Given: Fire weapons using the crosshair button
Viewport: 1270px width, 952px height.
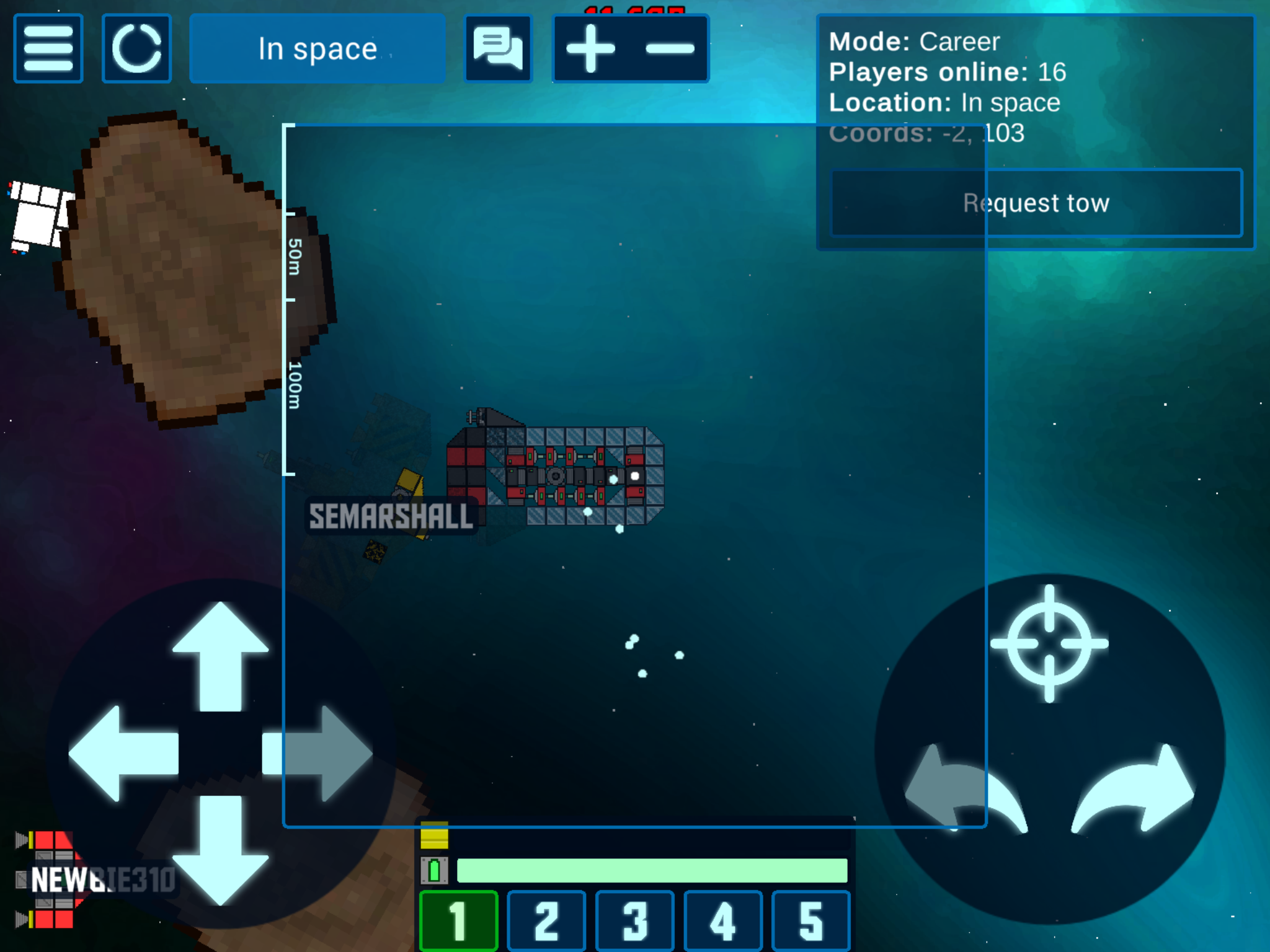Looking at the screenshot, I should click(1049, 643).
